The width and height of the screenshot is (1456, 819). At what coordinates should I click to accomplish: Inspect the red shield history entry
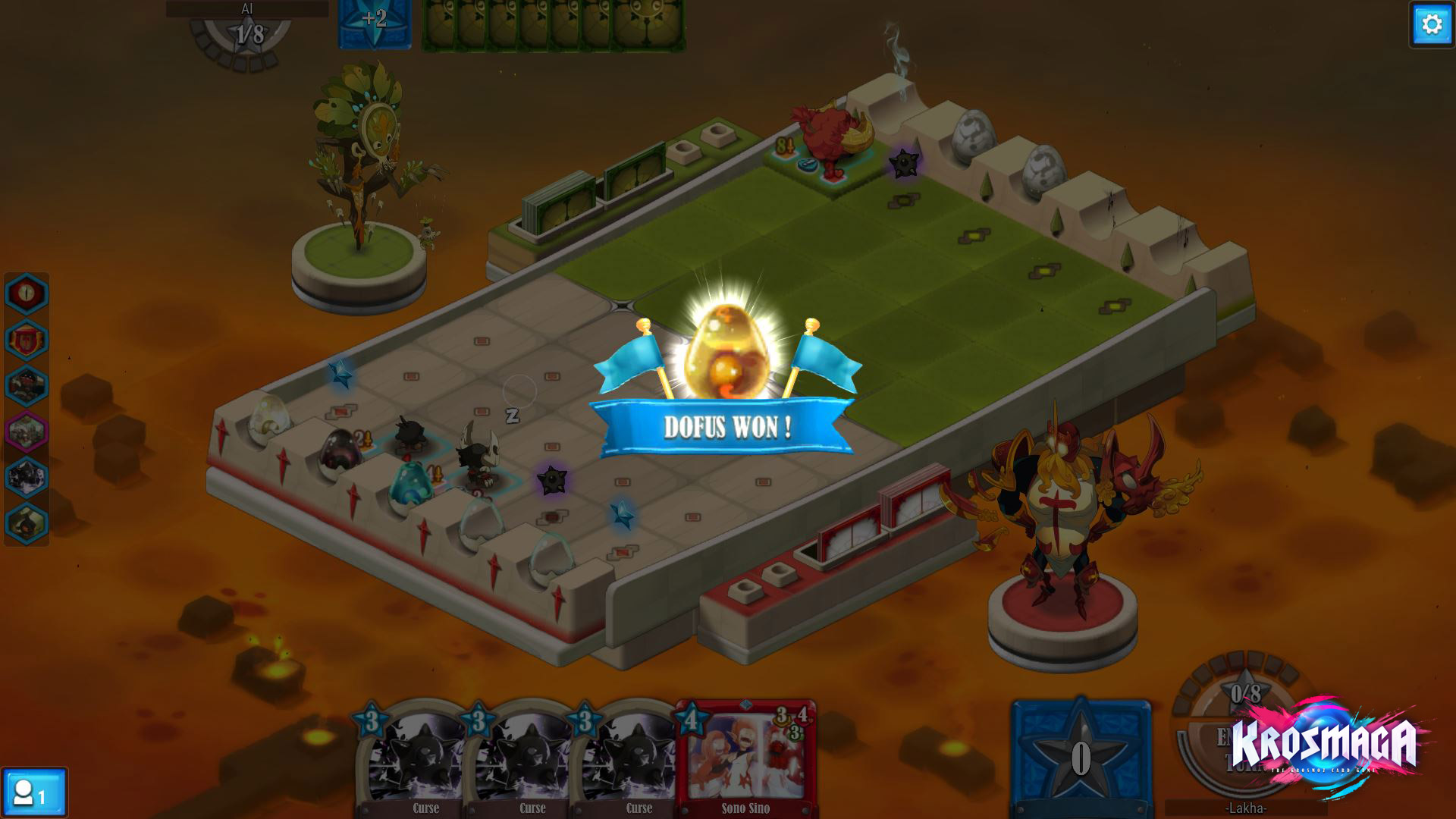(x=27, y=339)
